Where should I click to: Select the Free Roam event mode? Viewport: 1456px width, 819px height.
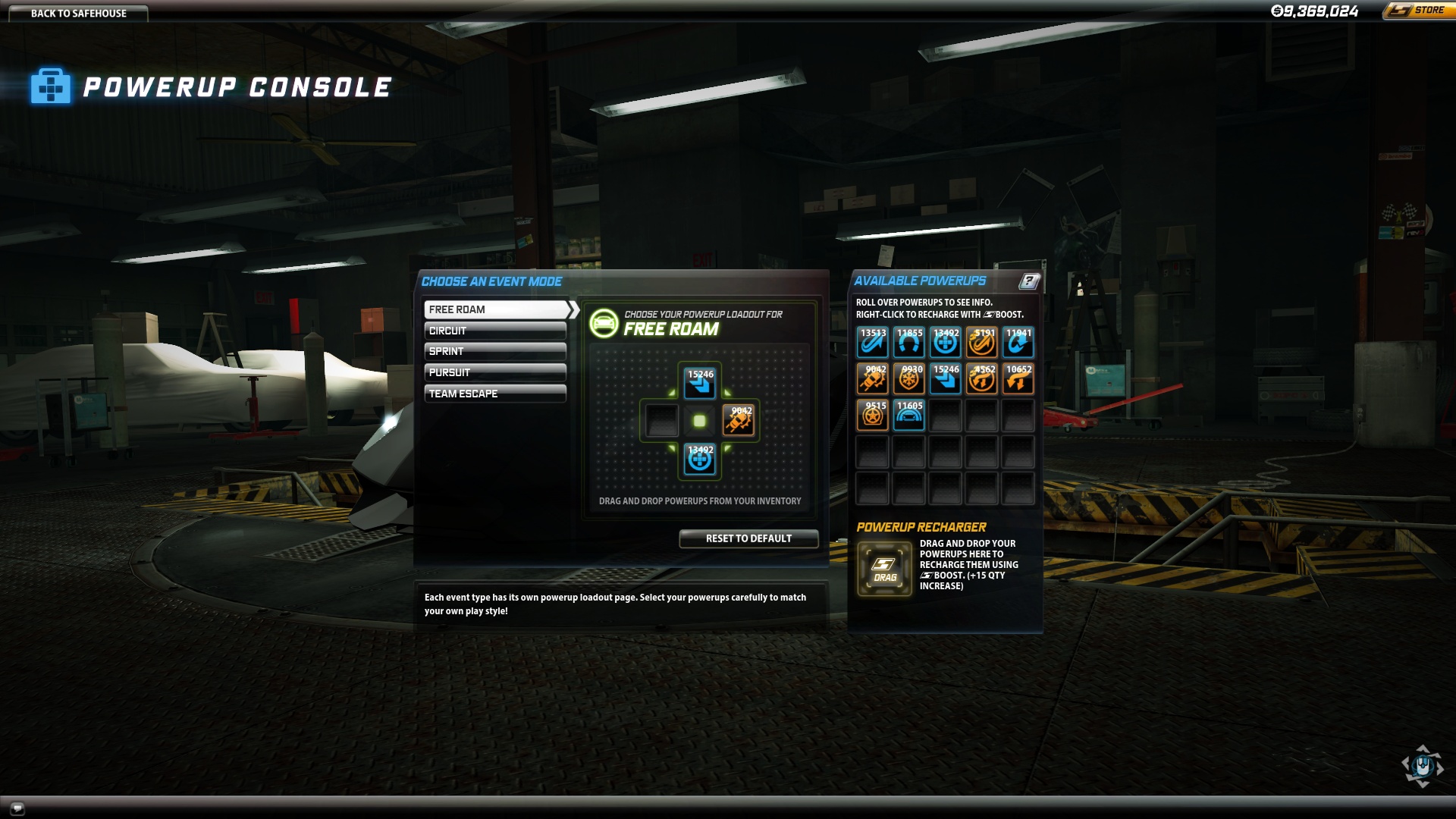click(495, 309)
